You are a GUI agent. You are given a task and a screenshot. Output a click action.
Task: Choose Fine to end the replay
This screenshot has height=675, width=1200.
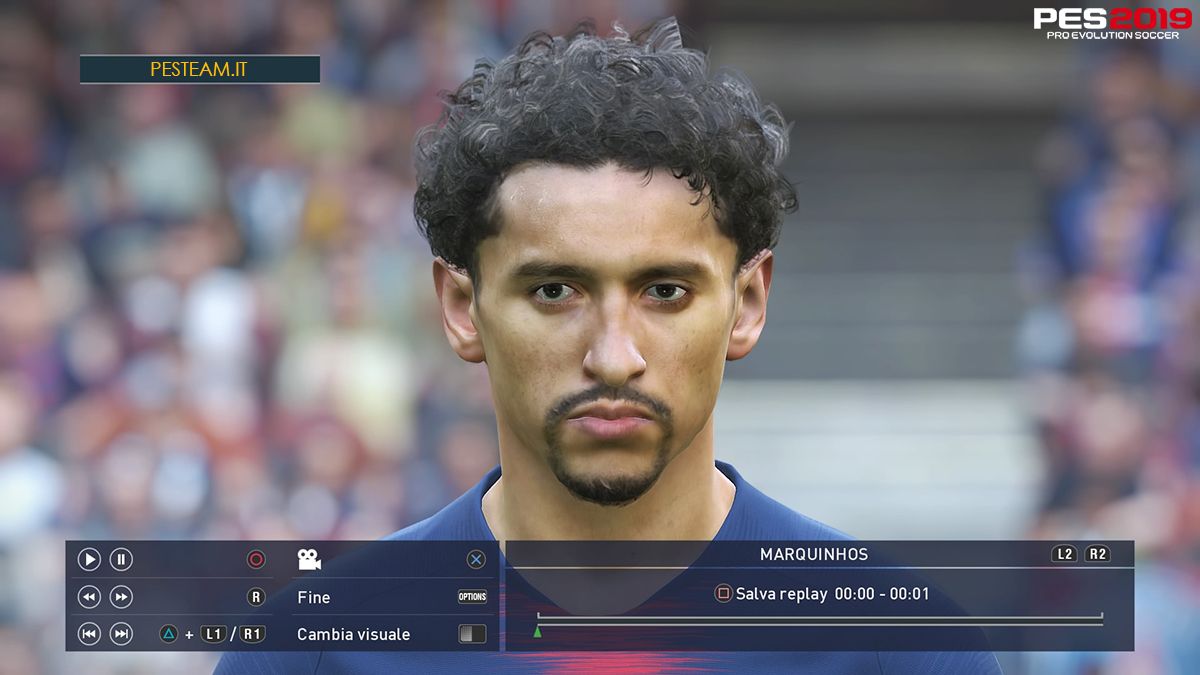coord(314,597)
